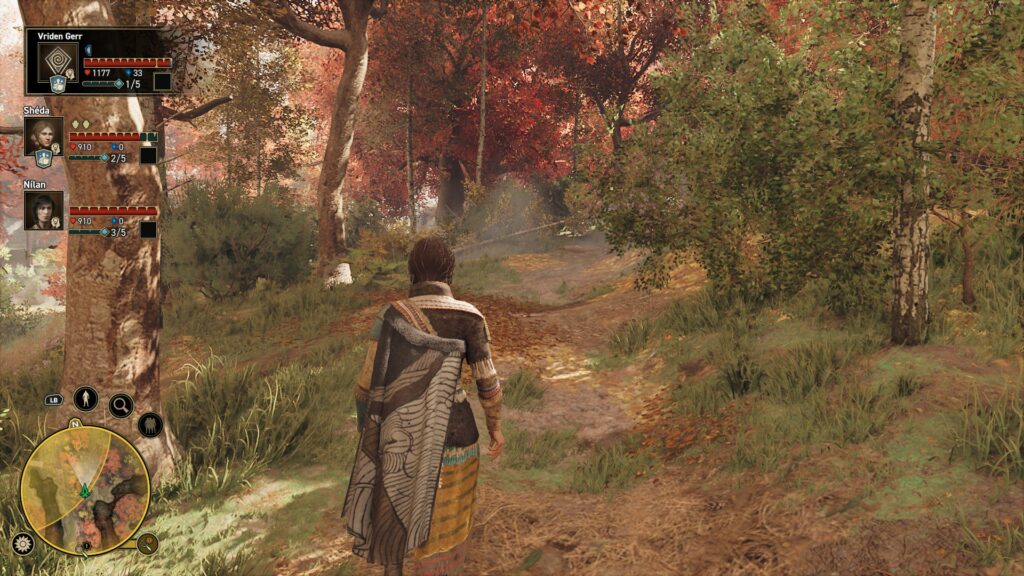Activate the single-character stance icon
Viewport: 1024px width, 576px height.
click(85, 398)
